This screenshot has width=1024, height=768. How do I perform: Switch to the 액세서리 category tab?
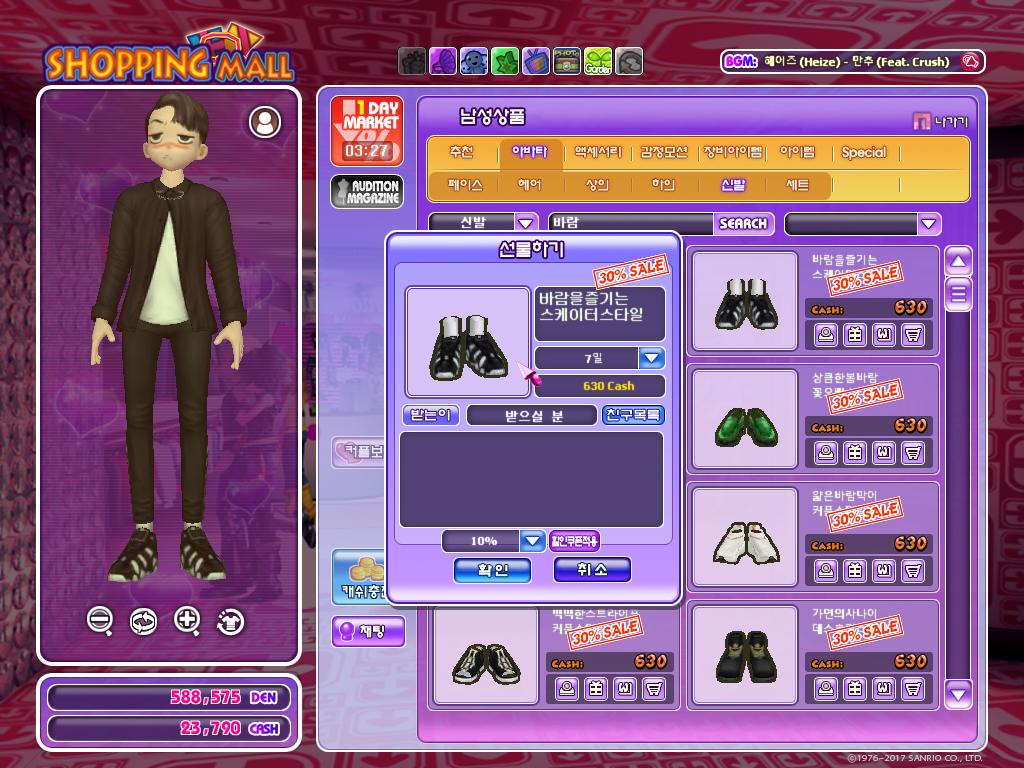coord(598,153)
